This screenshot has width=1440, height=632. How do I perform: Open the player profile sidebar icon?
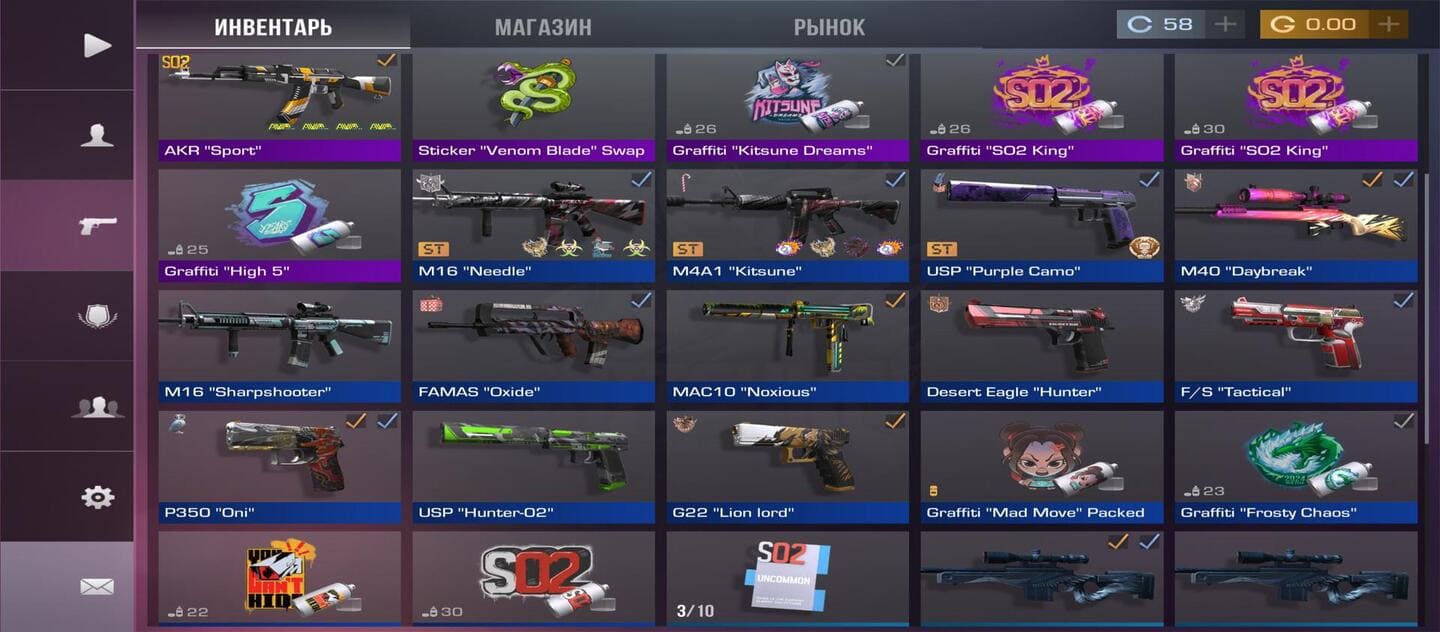[97, 135]
